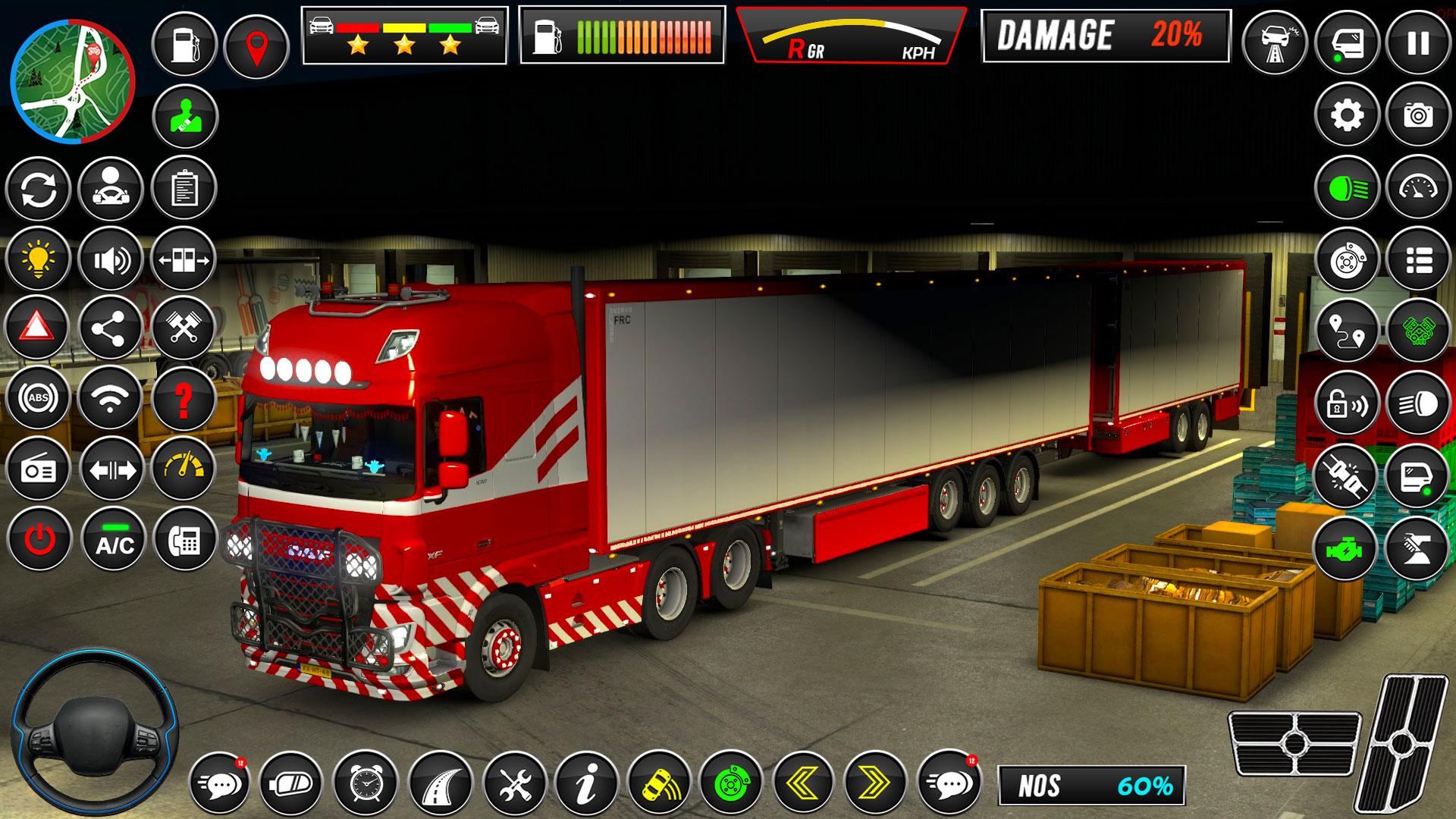
Task: Switch on hazard warning triangle
Action: tap(36, 328)
